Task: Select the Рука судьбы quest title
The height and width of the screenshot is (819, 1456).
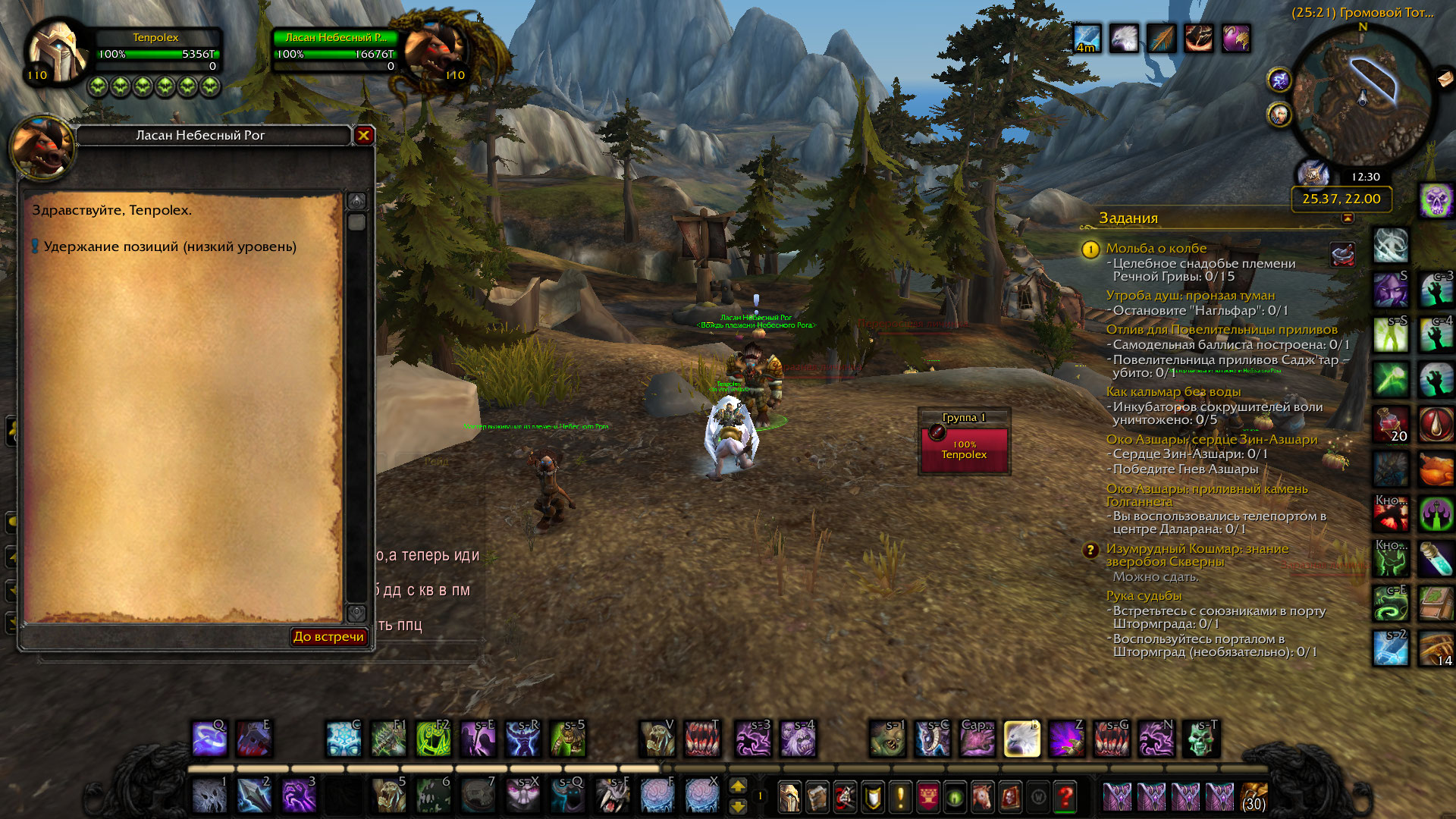Action: point(1144,595)
